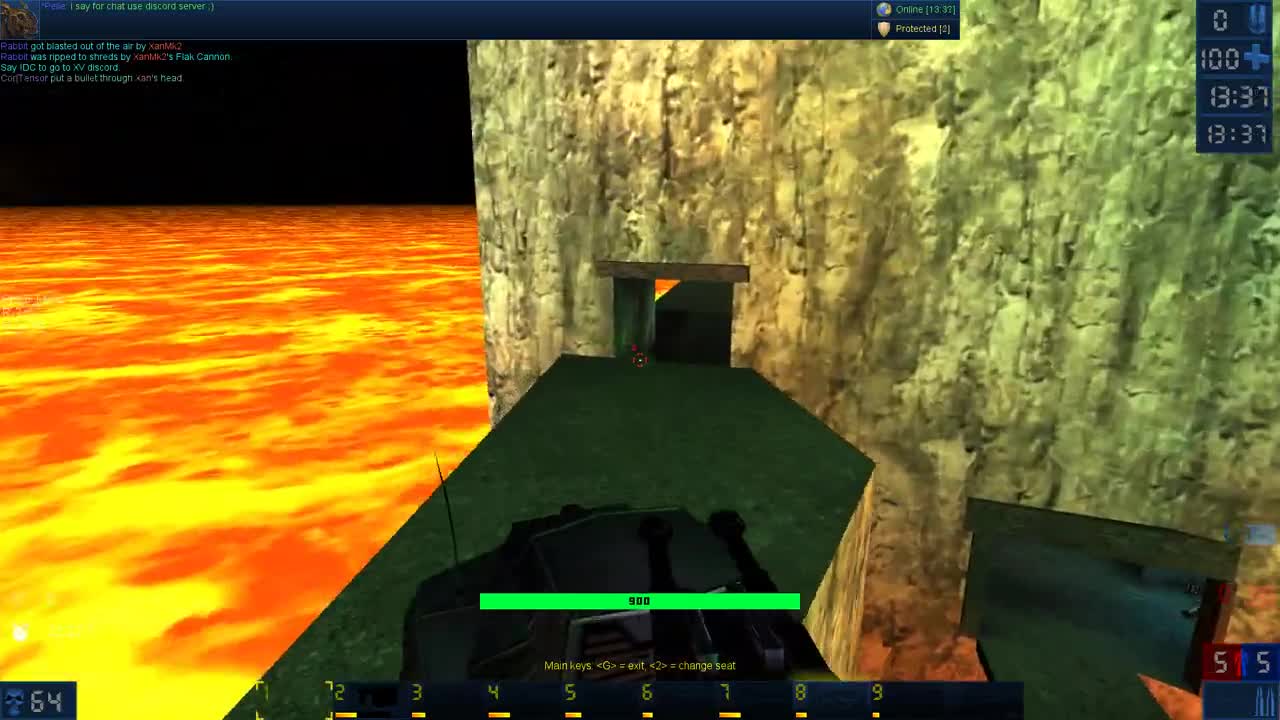The image size is (1280, 720).
Task: Click the red crosshair at screen center
Action: pyautogui.click(x=640, y=360)
